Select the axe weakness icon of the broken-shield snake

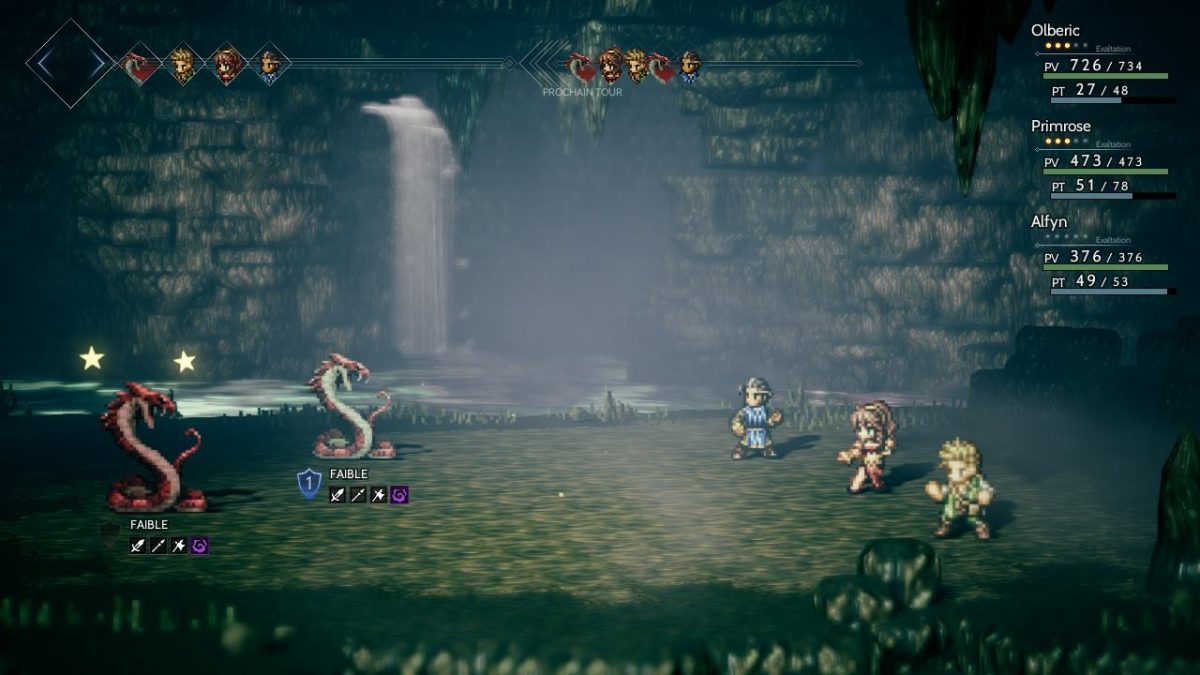(x=179, y=546)
